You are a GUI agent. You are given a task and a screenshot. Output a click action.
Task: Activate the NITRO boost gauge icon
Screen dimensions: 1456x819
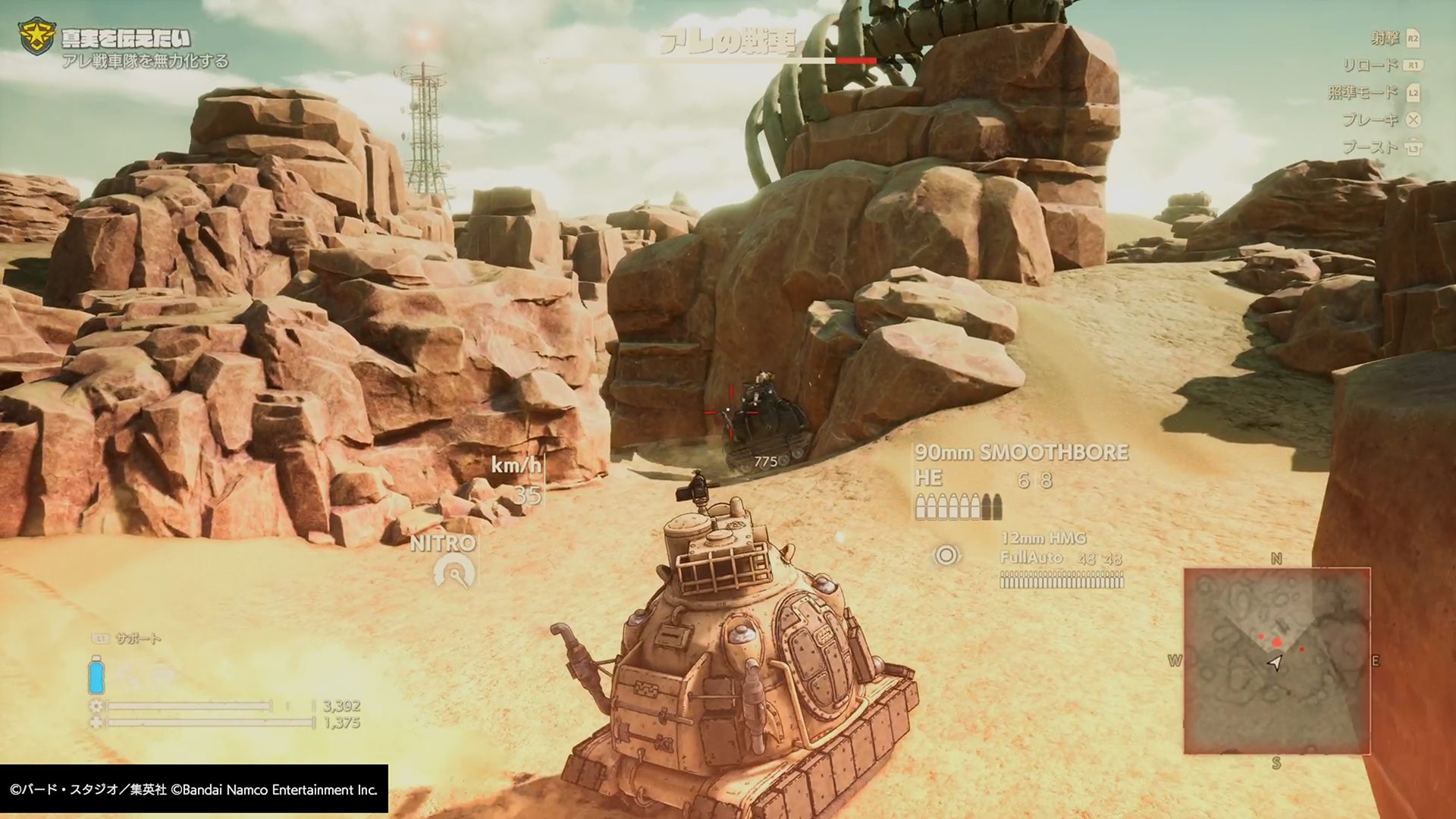[454, 573]
